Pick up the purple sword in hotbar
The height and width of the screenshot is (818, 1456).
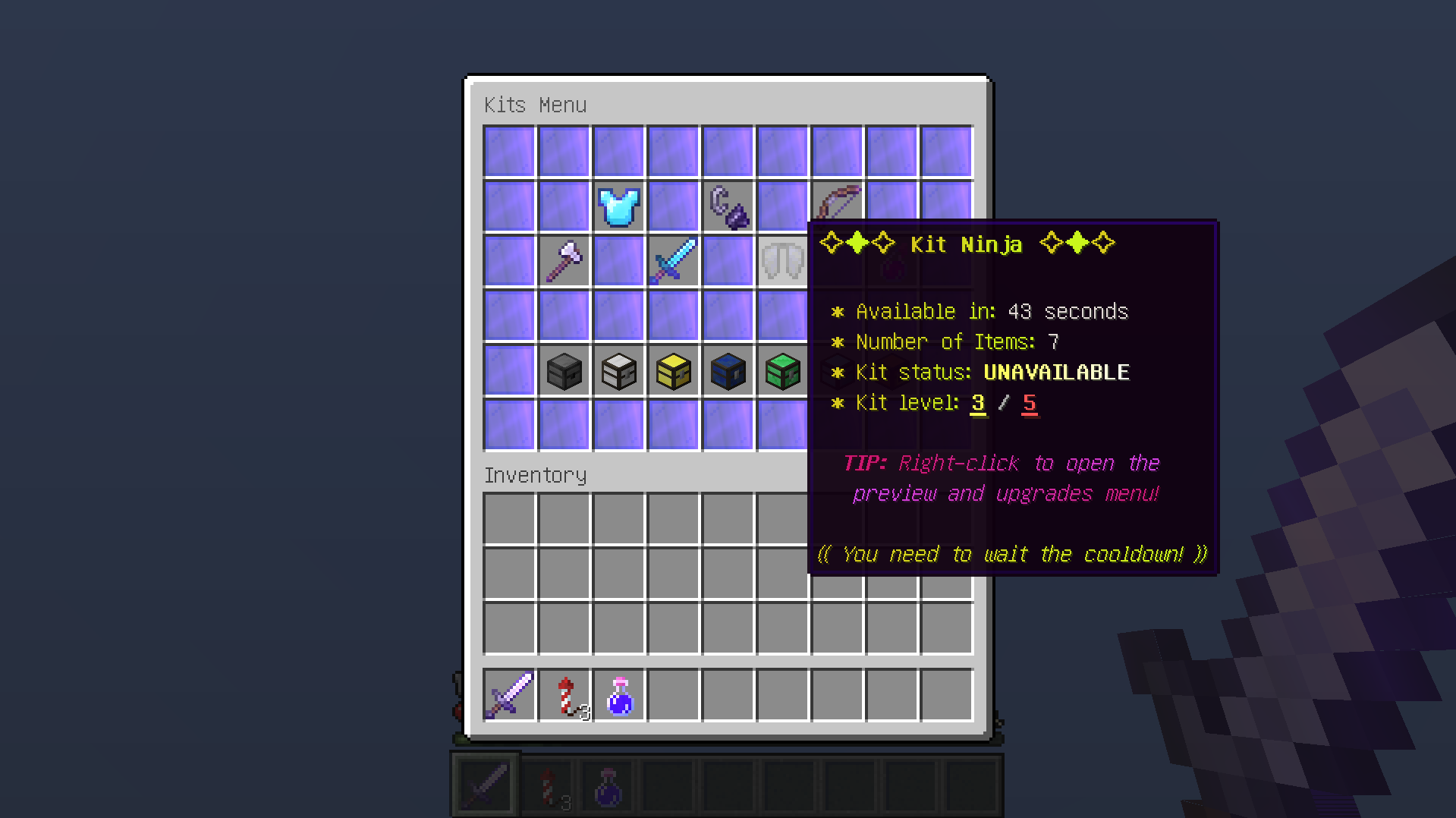click(x=509, y=695)
